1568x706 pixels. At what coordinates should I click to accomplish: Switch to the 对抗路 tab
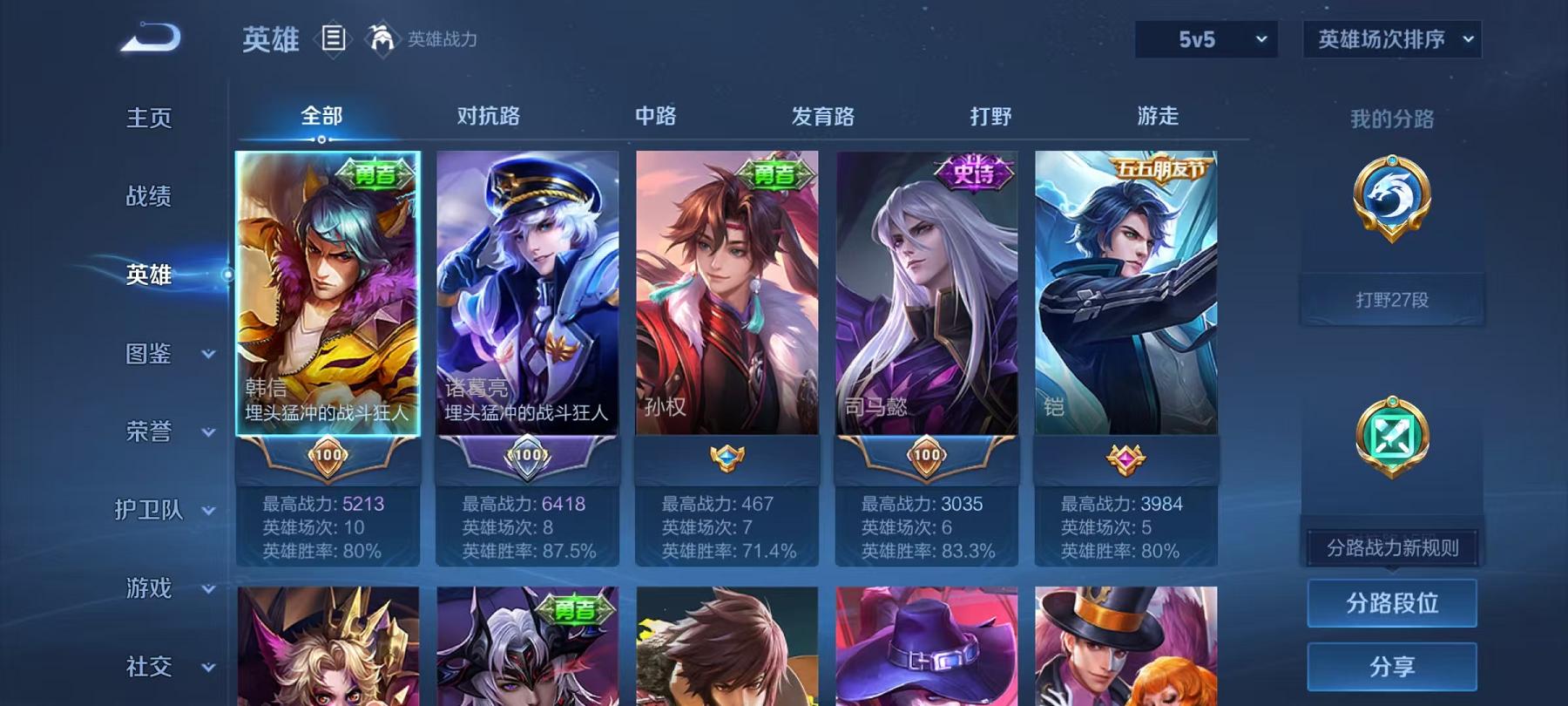pos(489,115)
